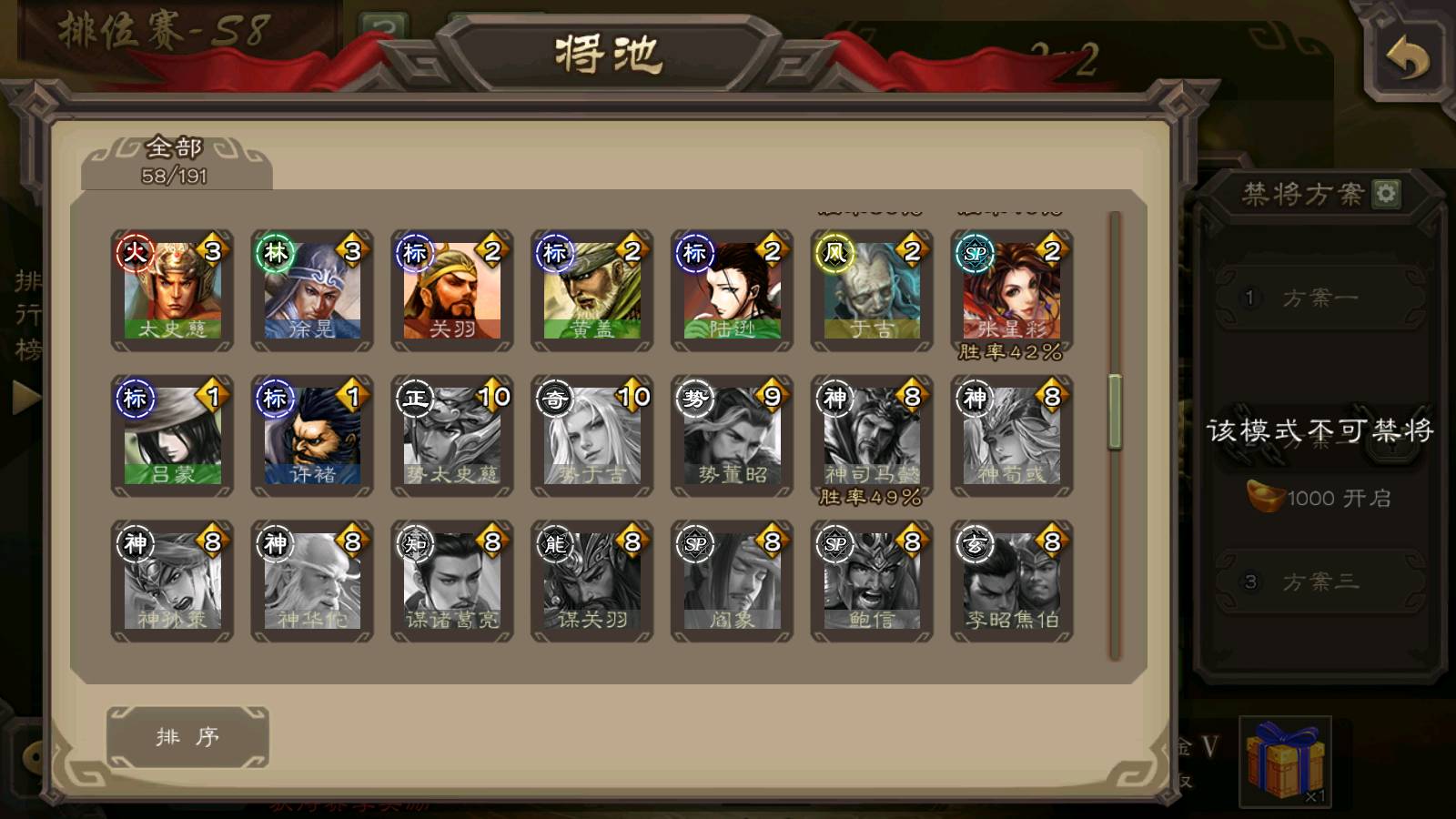Pick the 势董昭 general card
The image size is (1456, 819).
733,436
